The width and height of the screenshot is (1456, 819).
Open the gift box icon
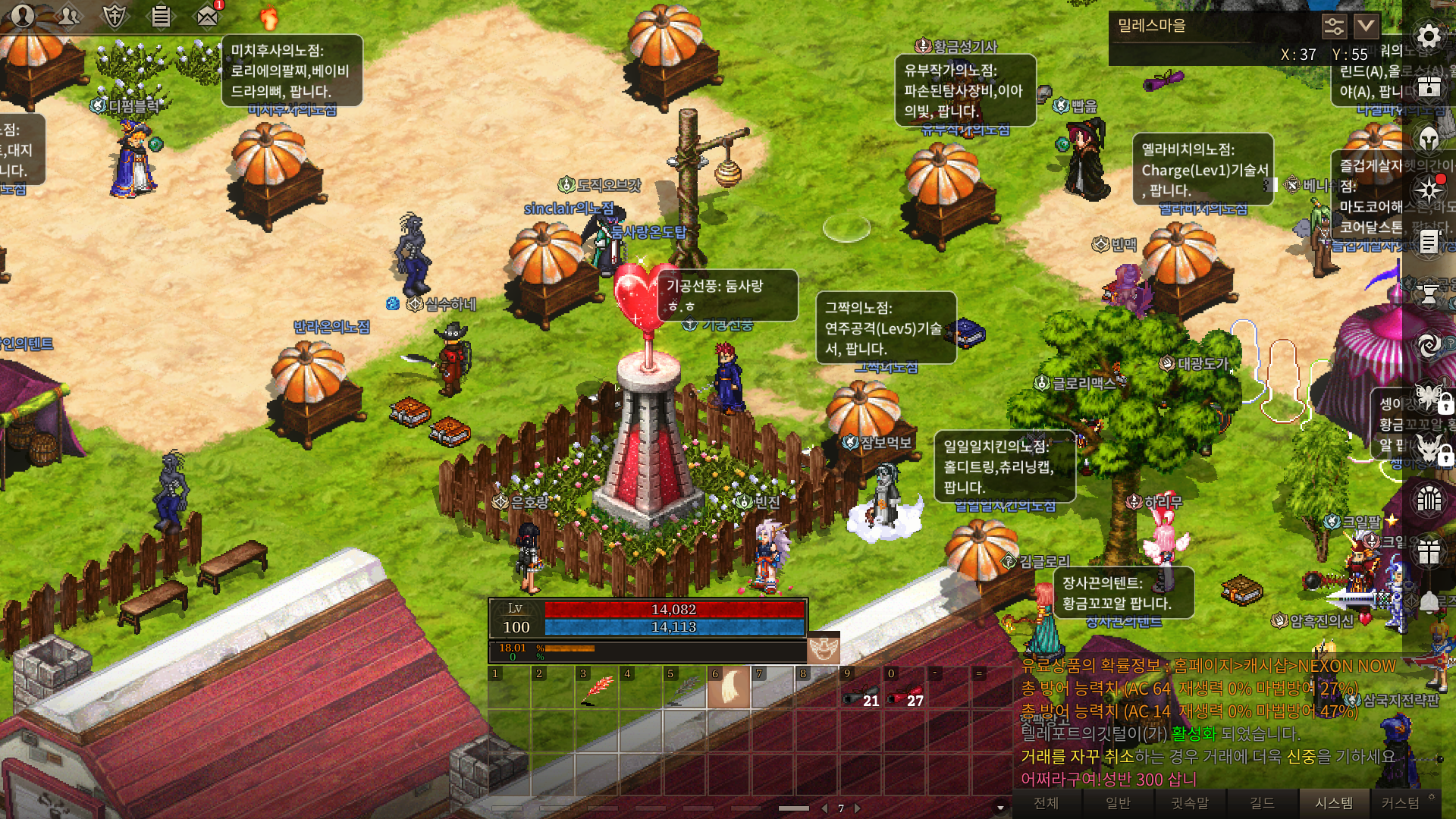point(1429,551)
